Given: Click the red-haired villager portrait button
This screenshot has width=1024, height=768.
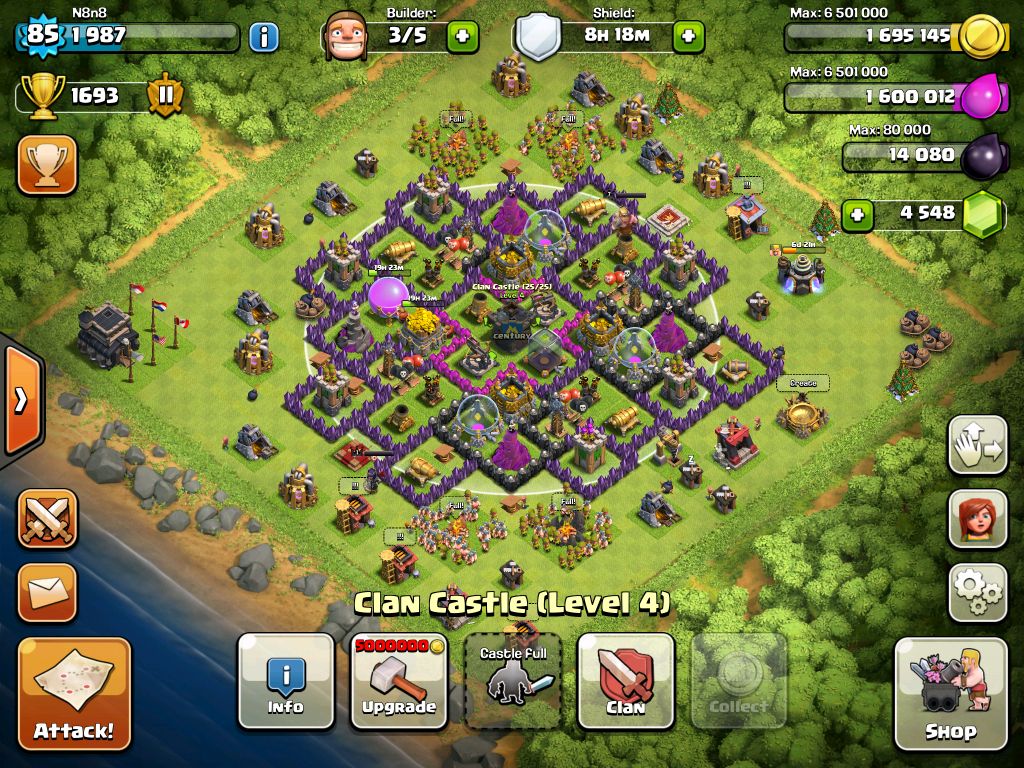Looking at the screenshot, I should pos(977,519).
